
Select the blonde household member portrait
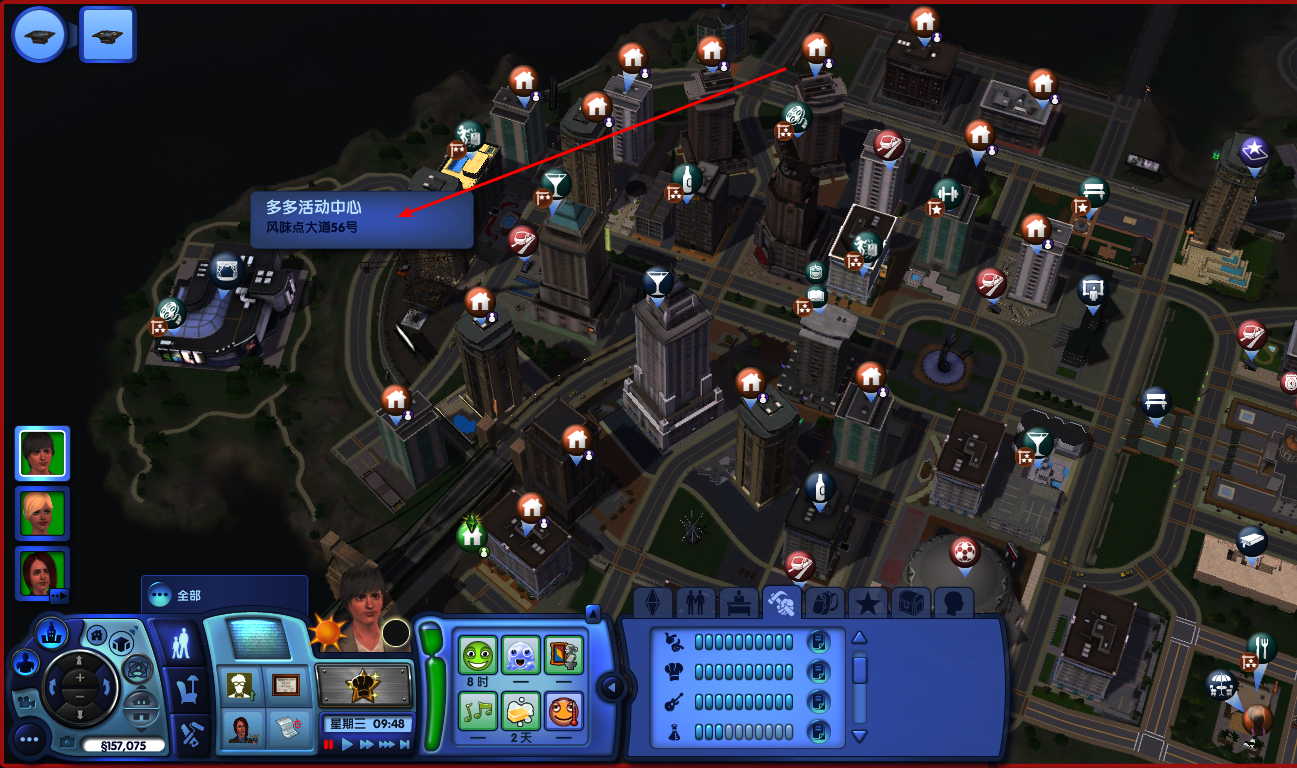click(x=42, y=511)
